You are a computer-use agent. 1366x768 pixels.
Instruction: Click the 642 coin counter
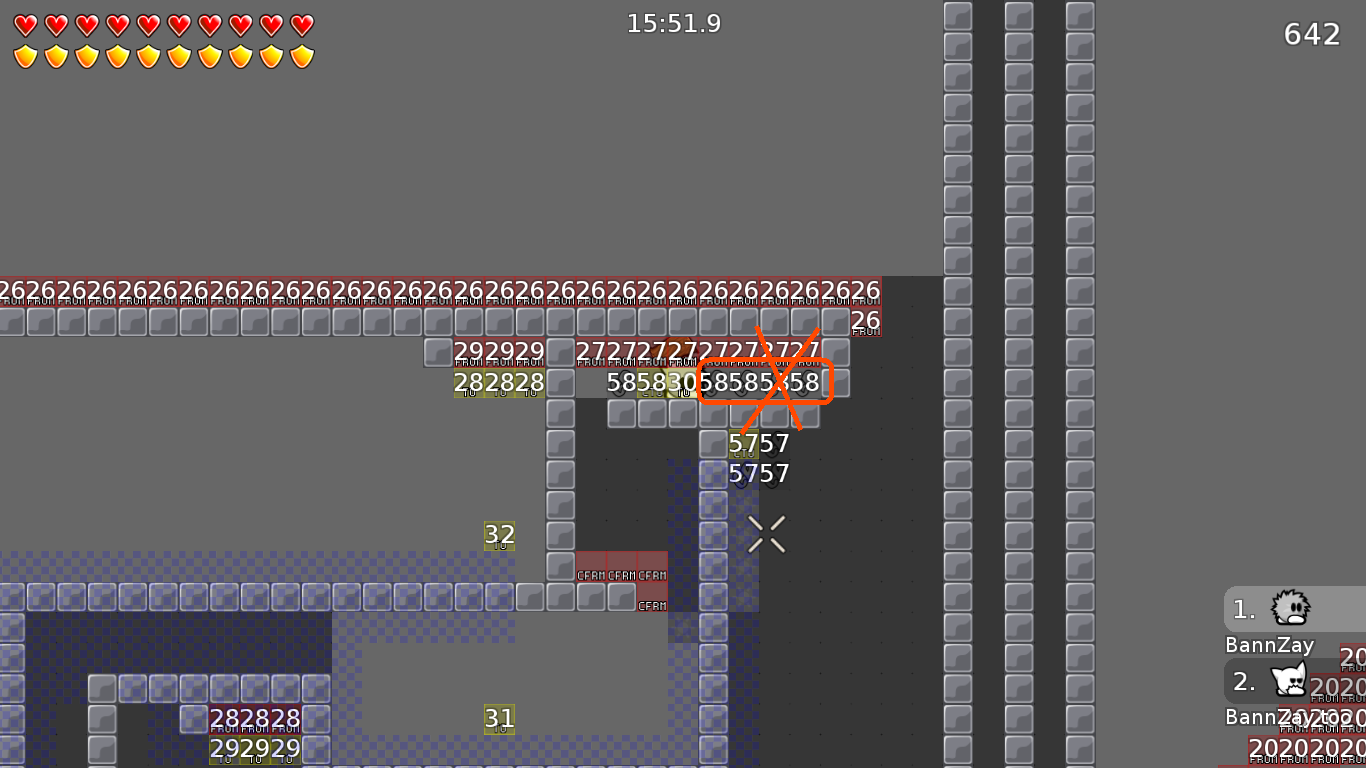click(1311, 35)
